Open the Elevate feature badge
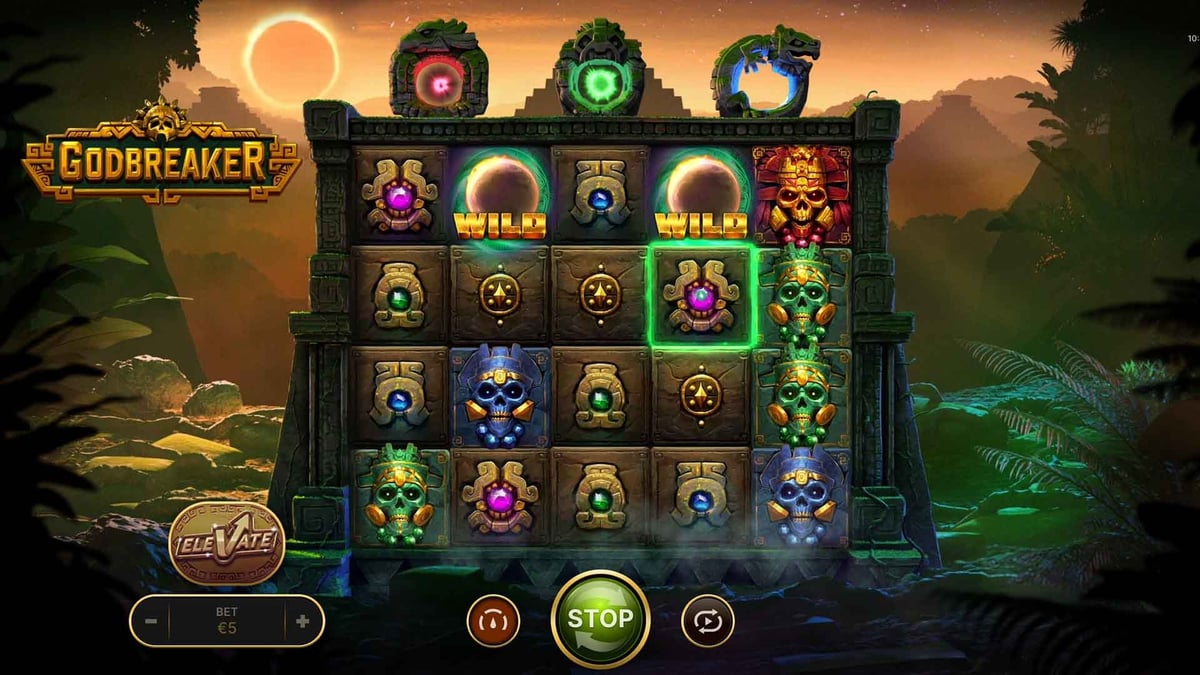The height and width of the screenshot is (675, 1200). click(x=227, y=544)
